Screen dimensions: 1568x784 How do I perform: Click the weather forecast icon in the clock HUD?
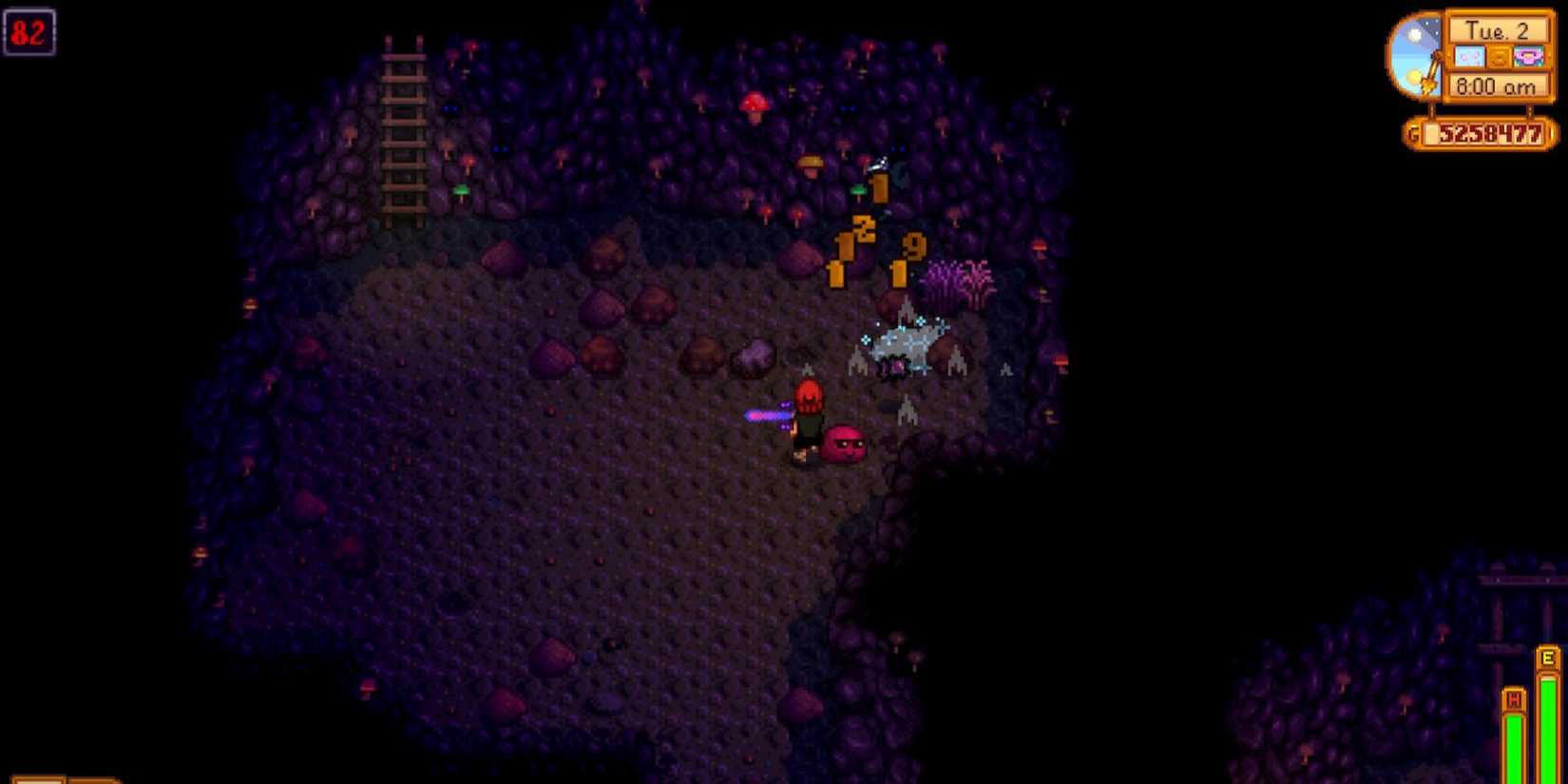(1469, 56)
